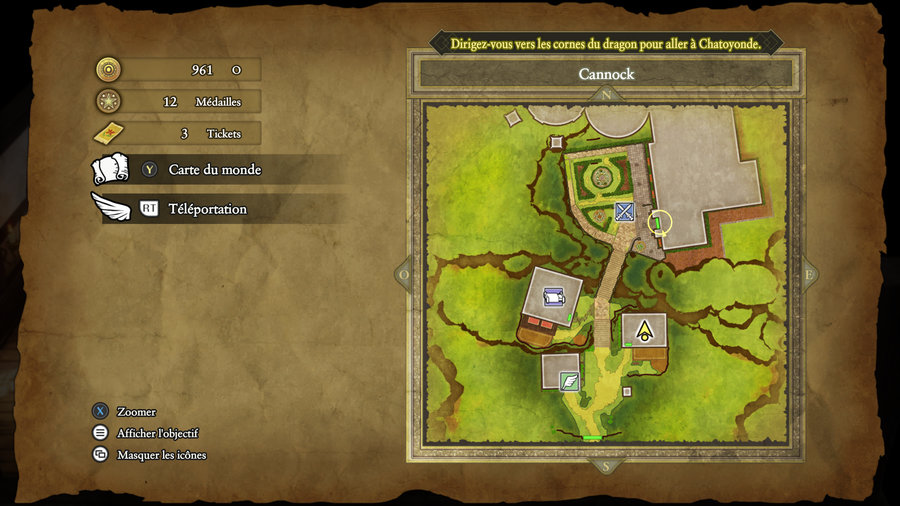Image resolution: width=900 pixels, height=506 pixels.
Task: Click the west compass marker O
Action: [x=404, y=274]
